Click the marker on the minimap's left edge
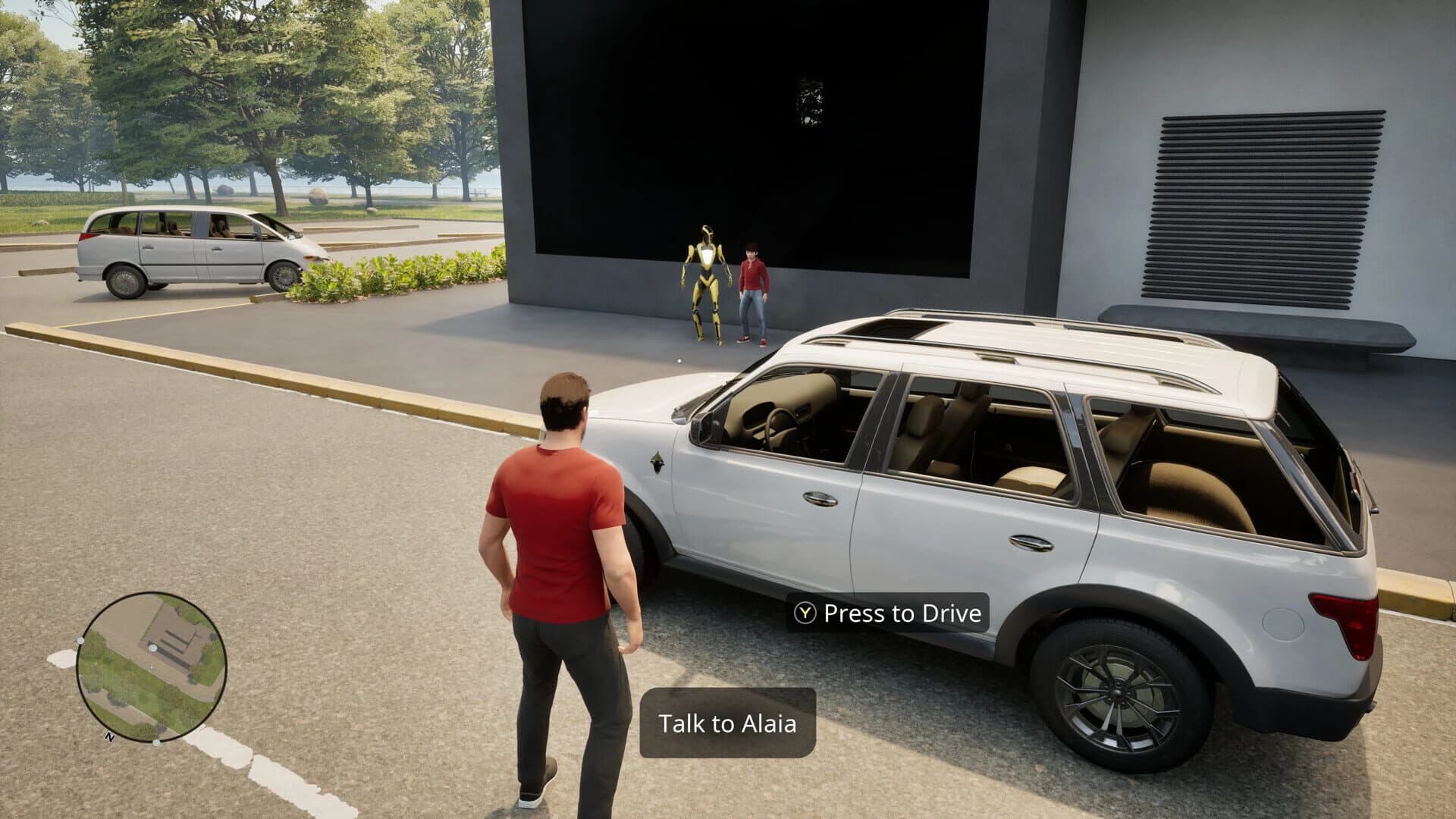This screenshot has height=819, width=1456. click(x=80, y=640)
